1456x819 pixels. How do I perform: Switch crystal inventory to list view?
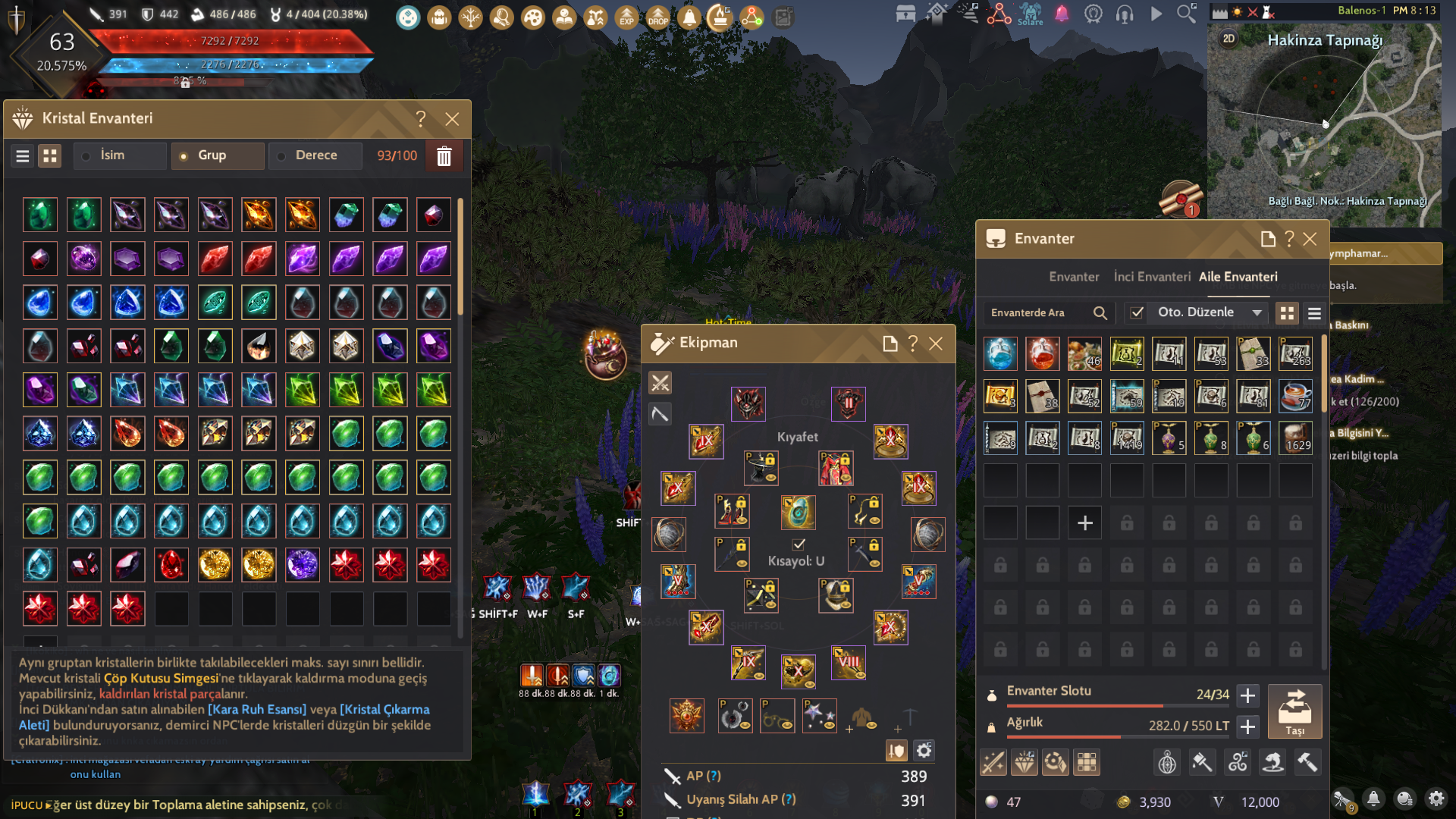[x=23, y=156]
